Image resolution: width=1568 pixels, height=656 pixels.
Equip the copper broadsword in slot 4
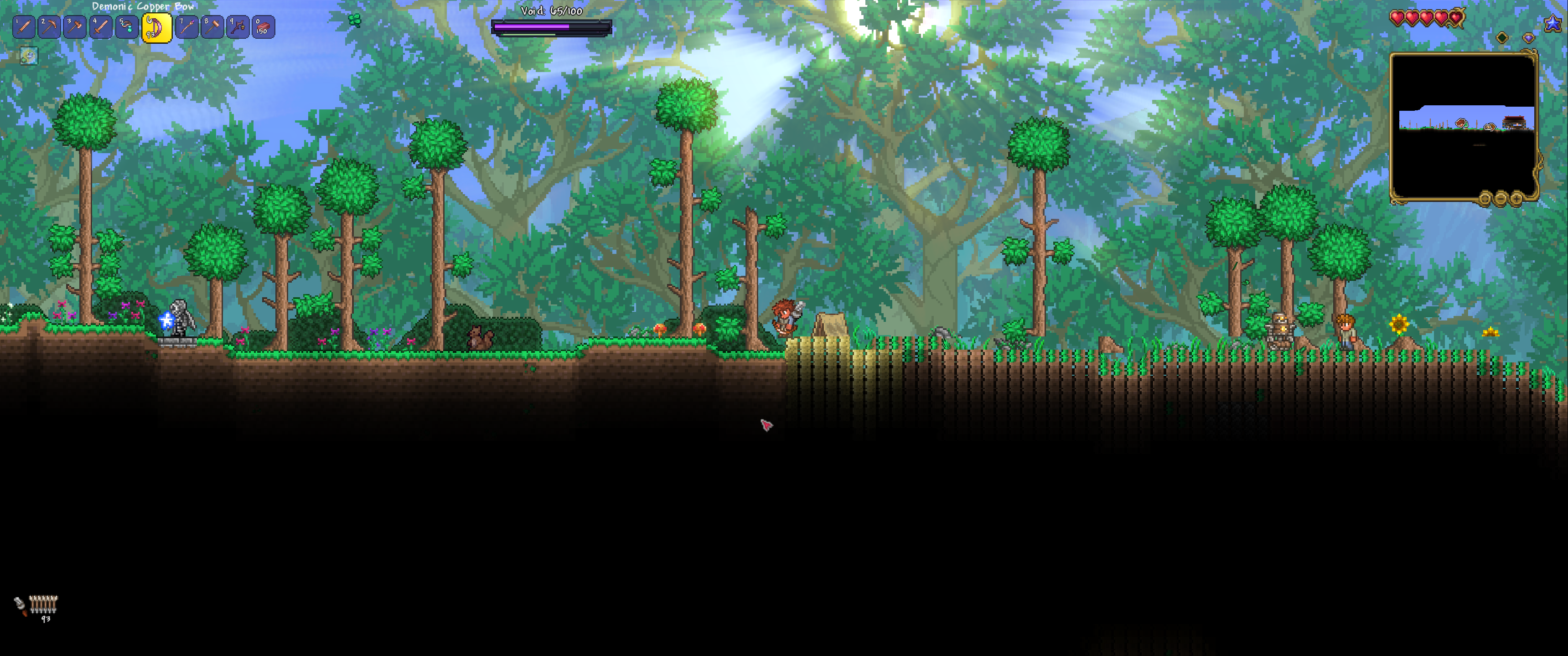tap(101, 27)
